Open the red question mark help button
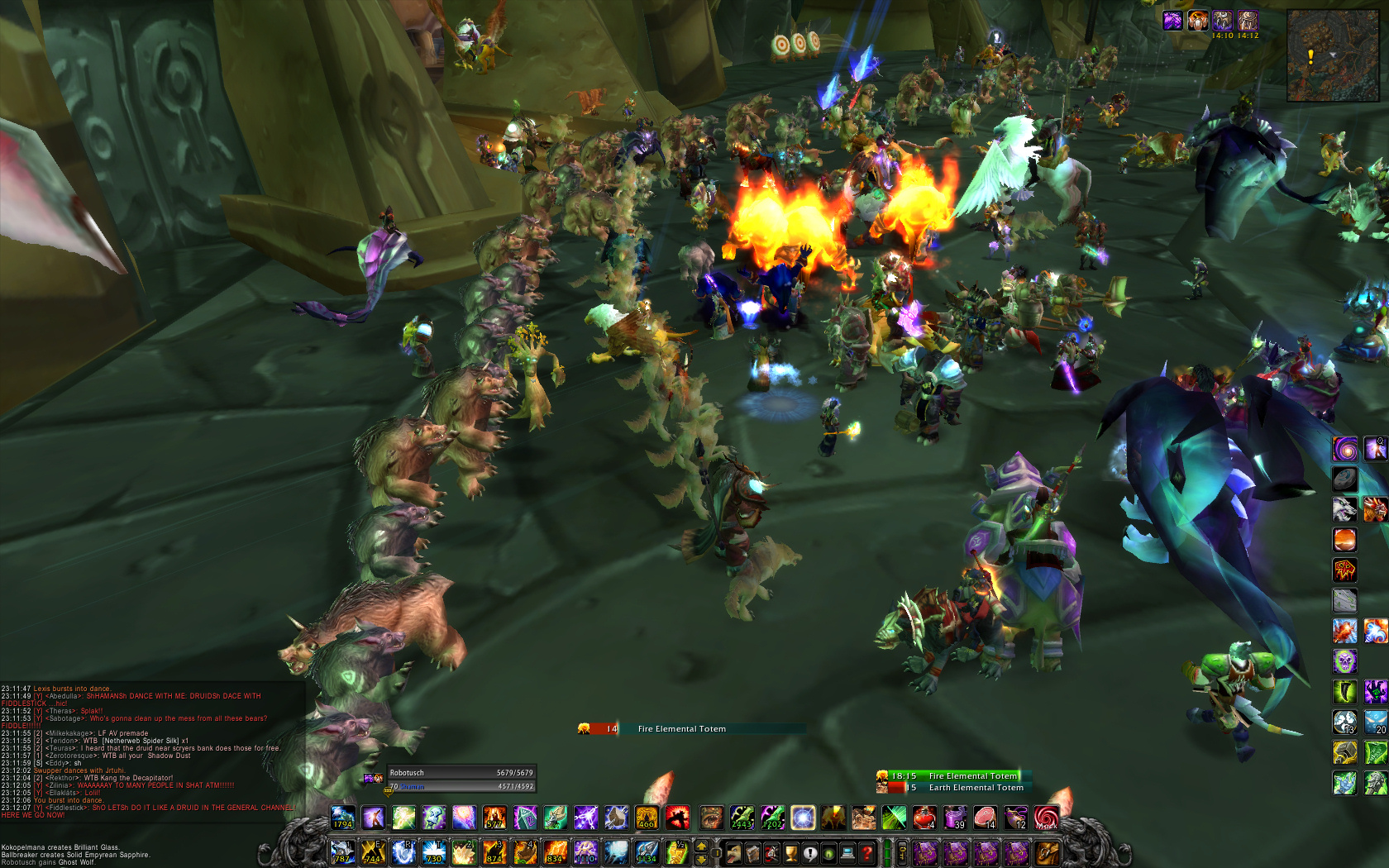 point(866,852)
